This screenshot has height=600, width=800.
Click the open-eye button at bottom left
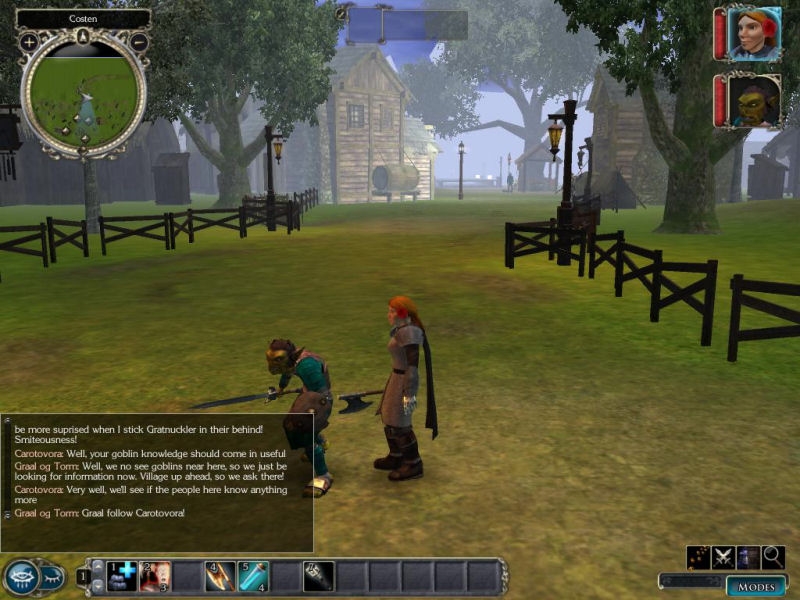tap(21, 576)
